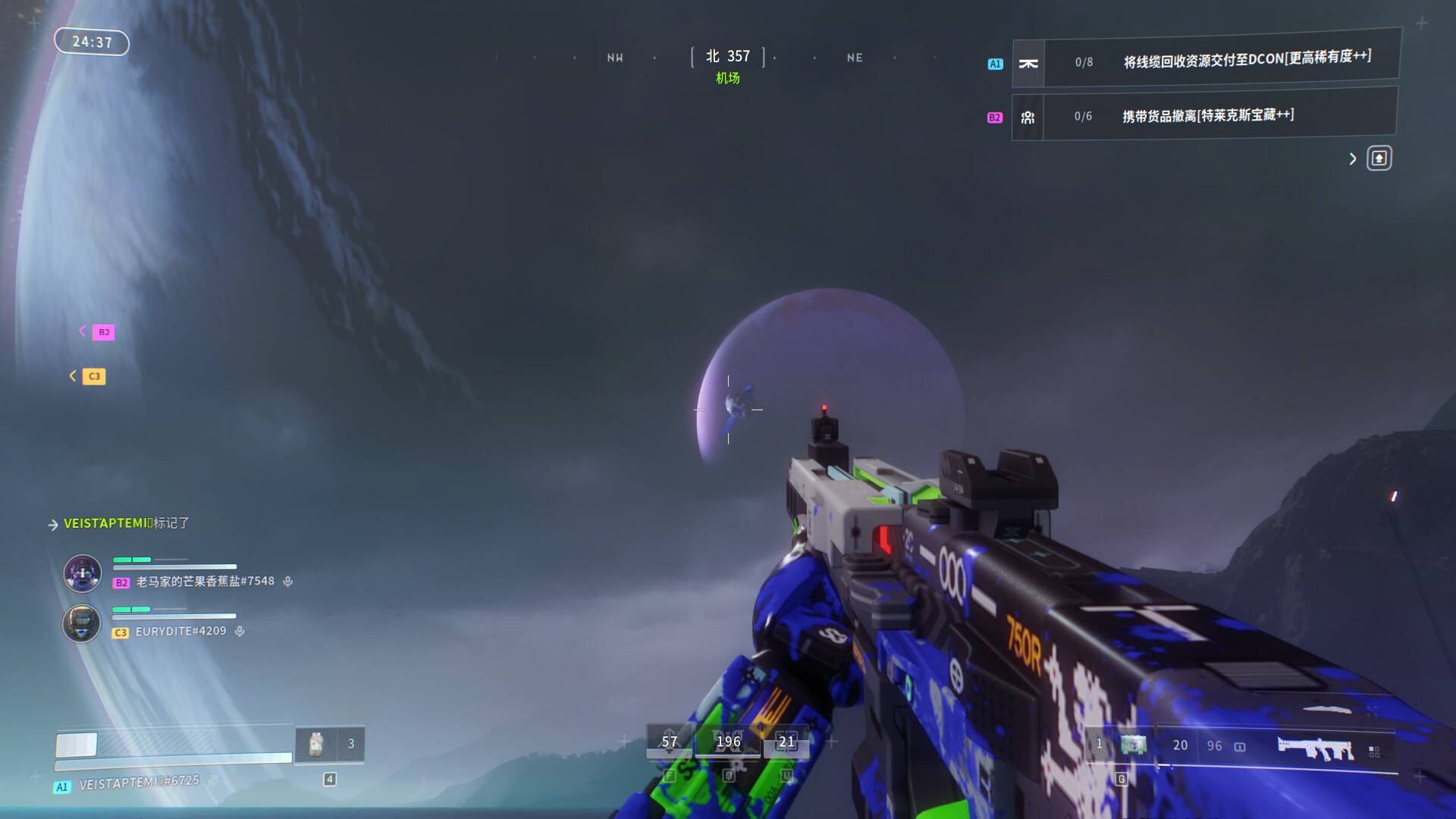Click the B2 teammate offscreen marker

[x=103, y=332]
